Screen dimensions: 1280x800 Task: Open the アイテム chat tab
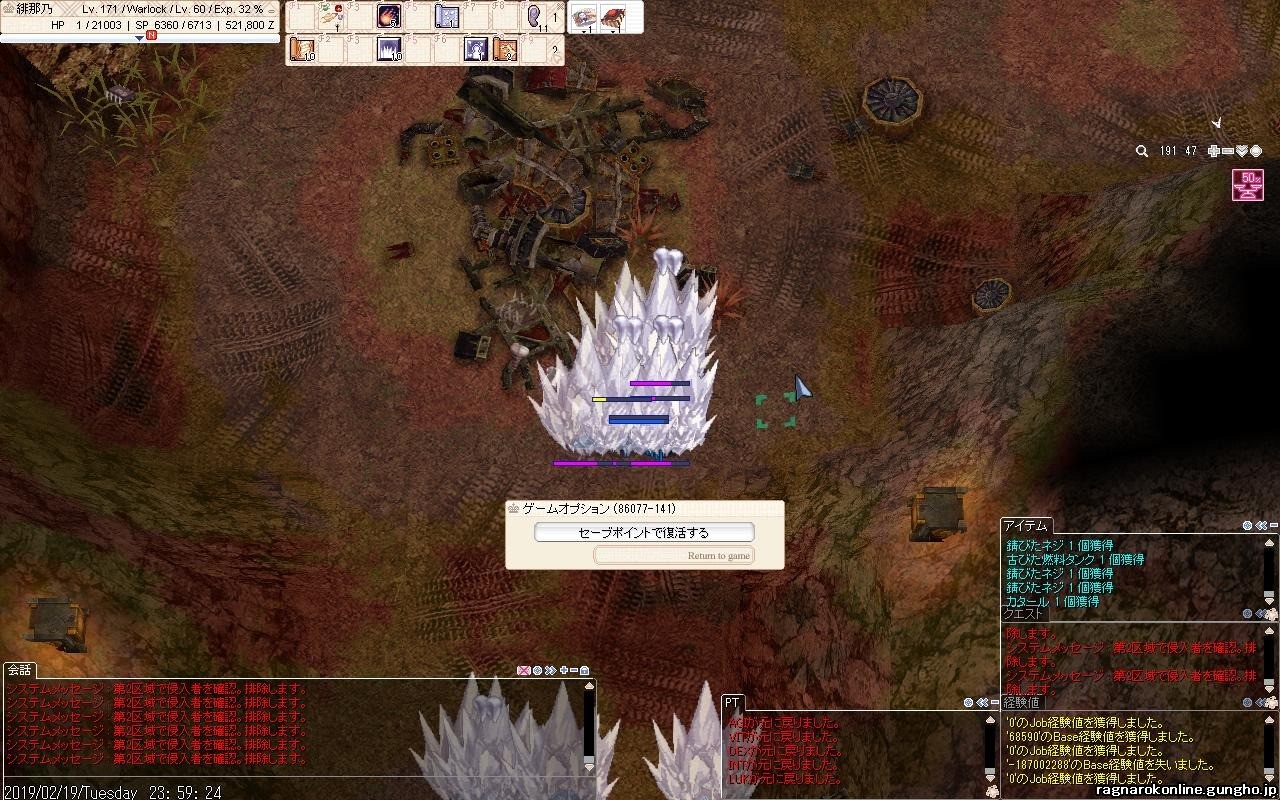1026,526
